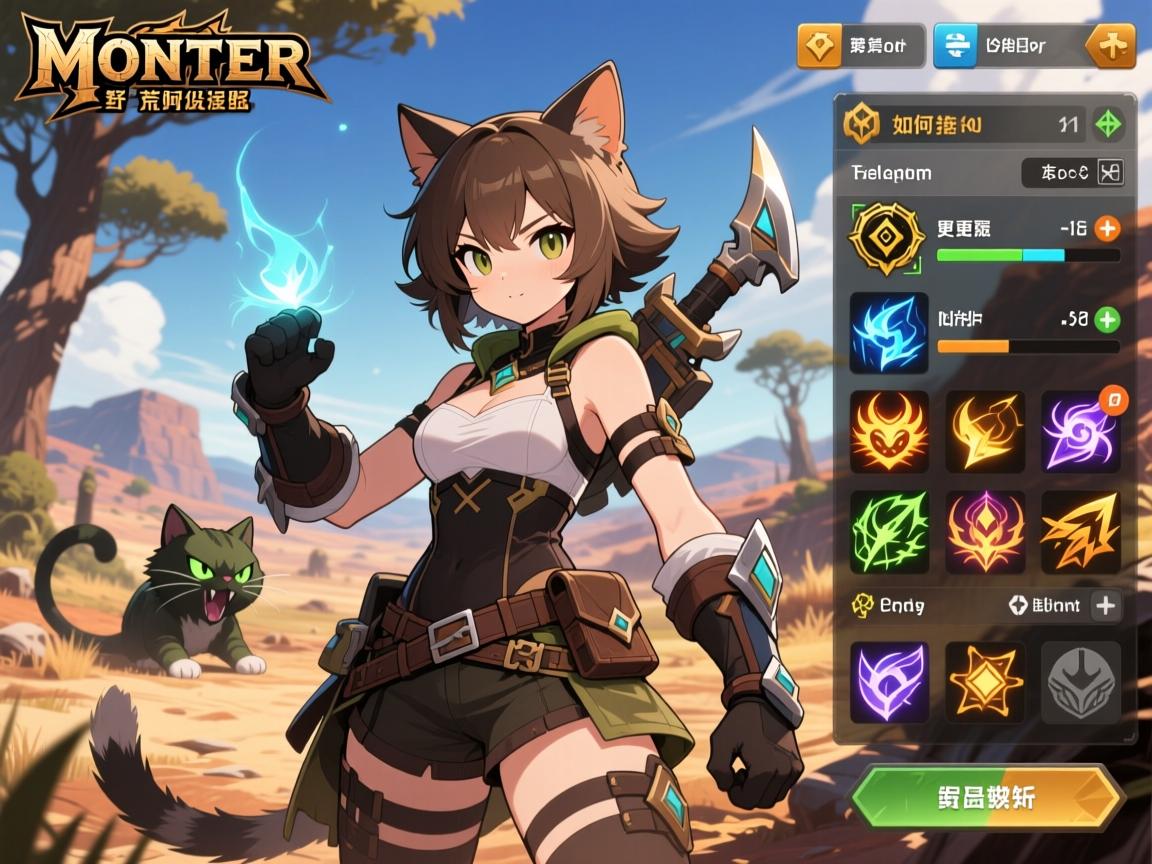Choose the orange jagged arrow skill
The width and height of the screenshot is (1152, 864).
tap(1080, 531)
